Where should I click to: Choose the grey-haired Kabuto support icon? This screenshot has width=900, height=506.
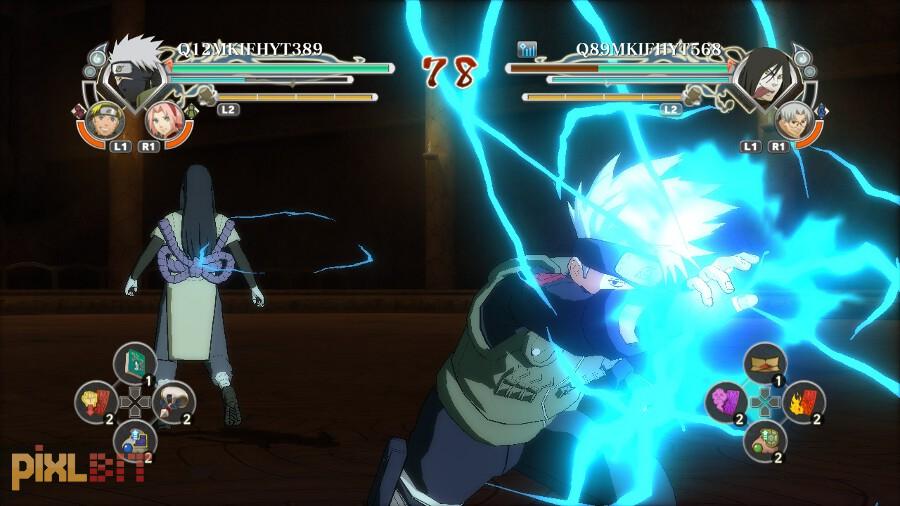point(791,120)
